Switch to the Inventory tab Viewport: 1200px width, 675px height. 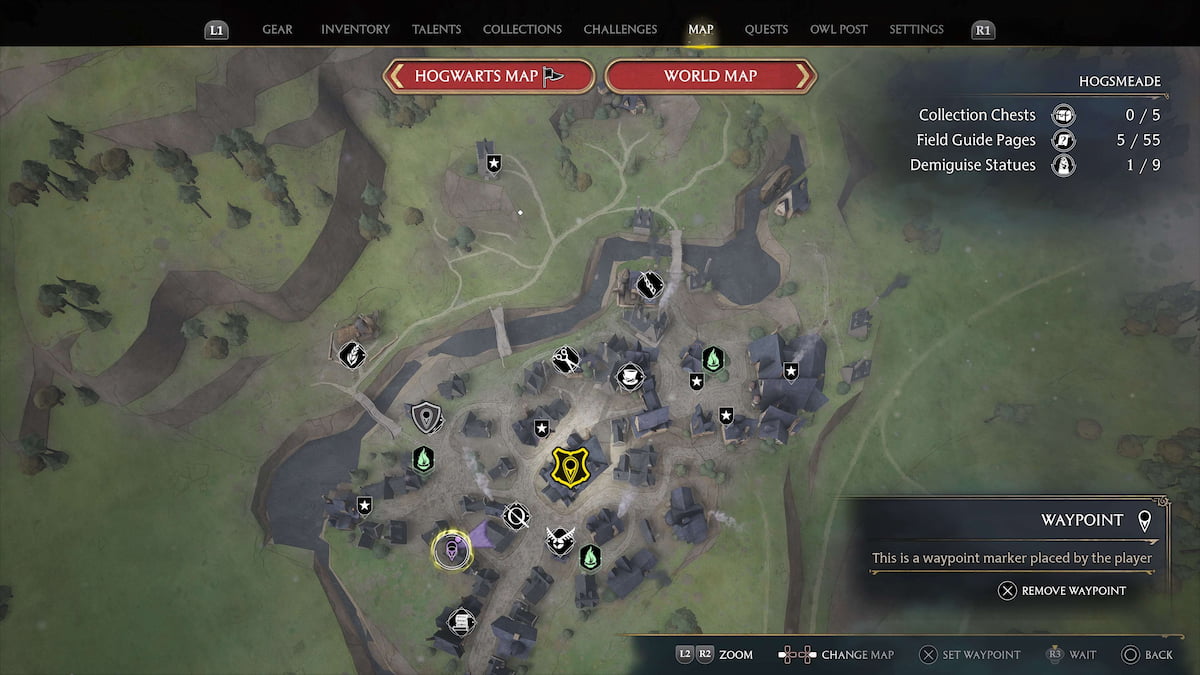(x=355, y=30)
